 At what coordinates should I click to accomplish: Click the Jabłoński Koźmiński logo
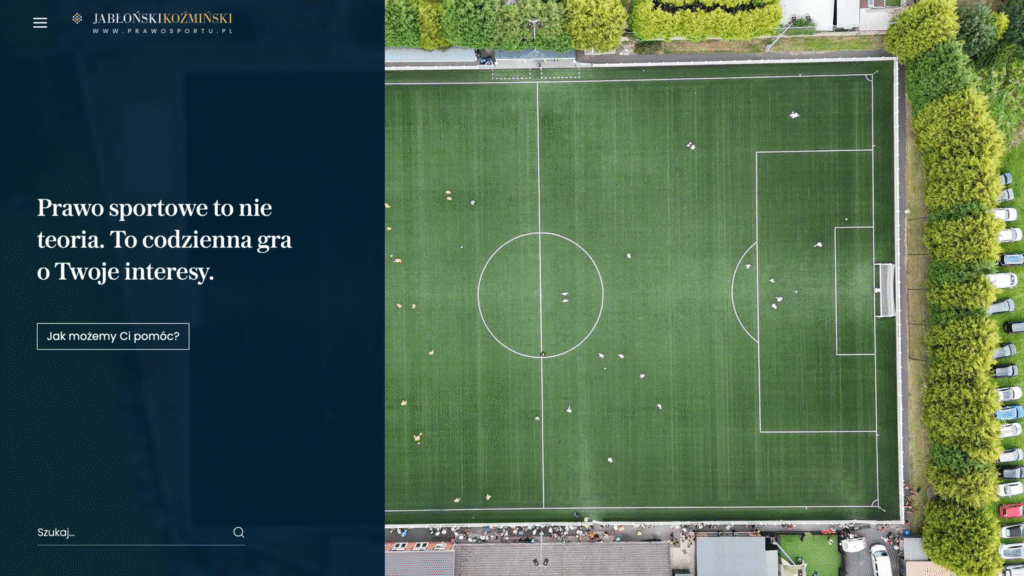[152, 23]
